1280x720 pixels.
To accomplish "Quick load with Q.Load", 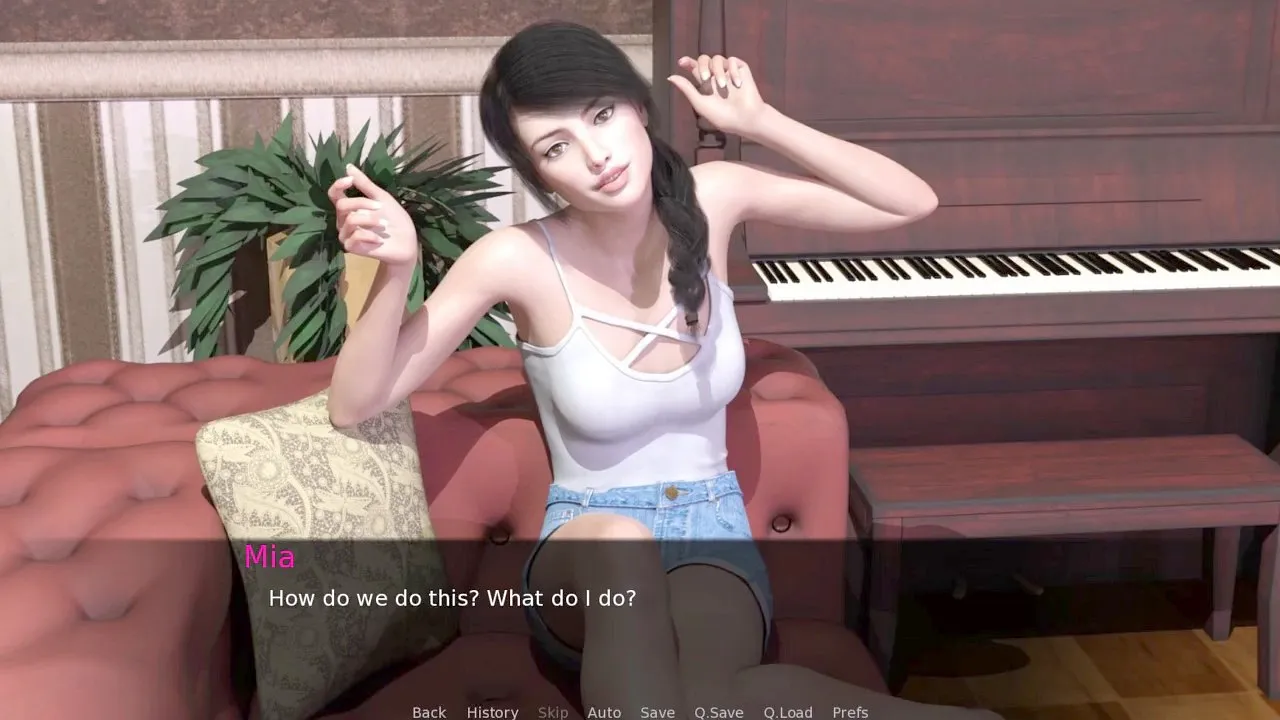I will pyautogui.click(x=788, y=712).
